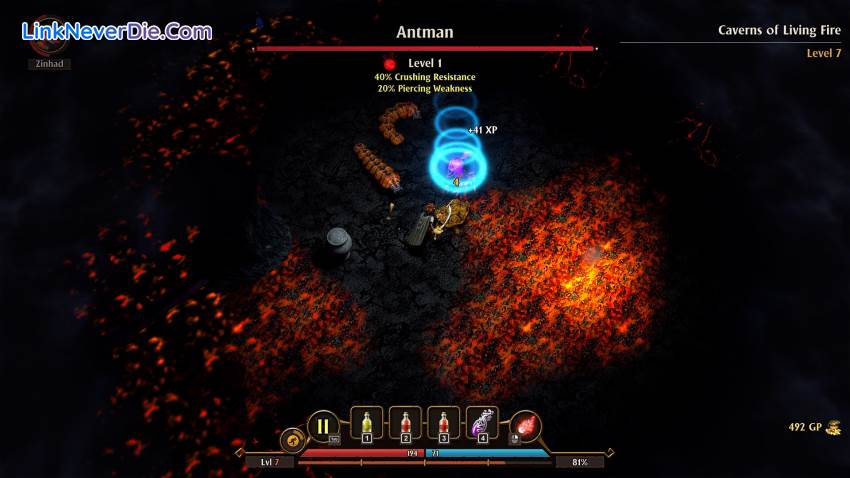Activate the red fire skill icon
This screenshot has width=850, height=478.
(525, 426)
